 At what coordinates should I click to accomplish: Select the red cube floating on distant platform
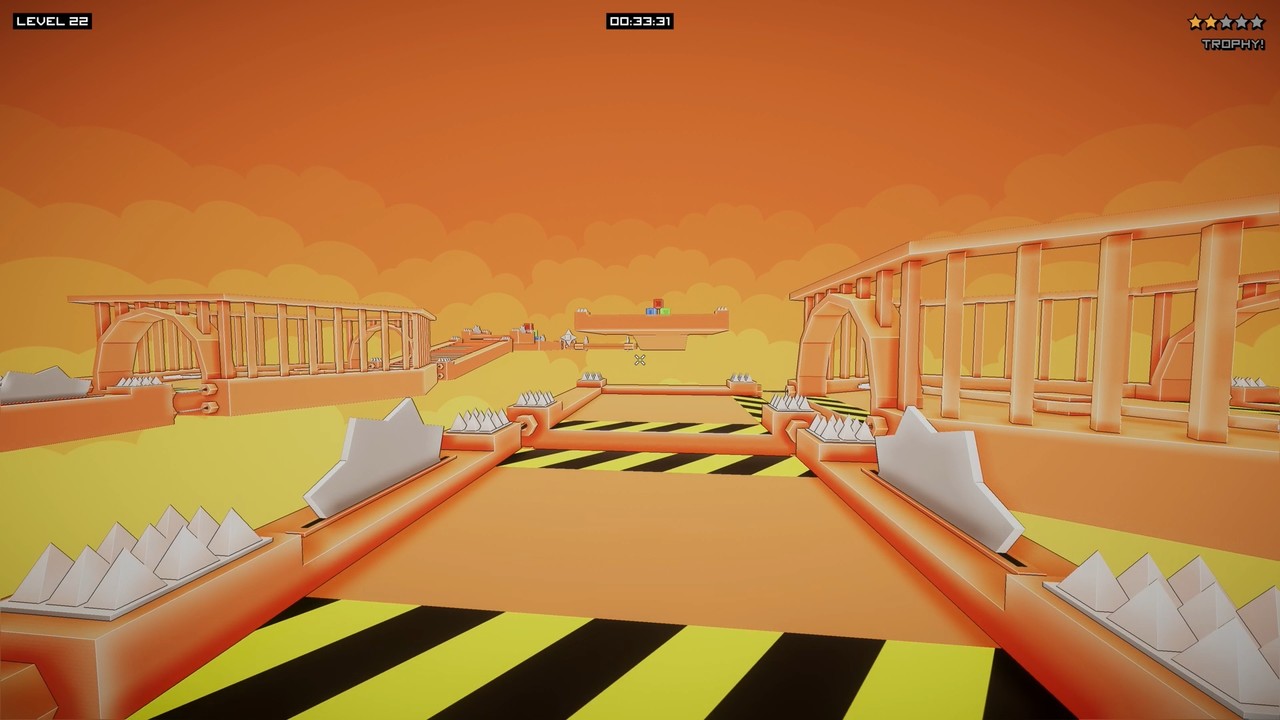tap(658, 303)
